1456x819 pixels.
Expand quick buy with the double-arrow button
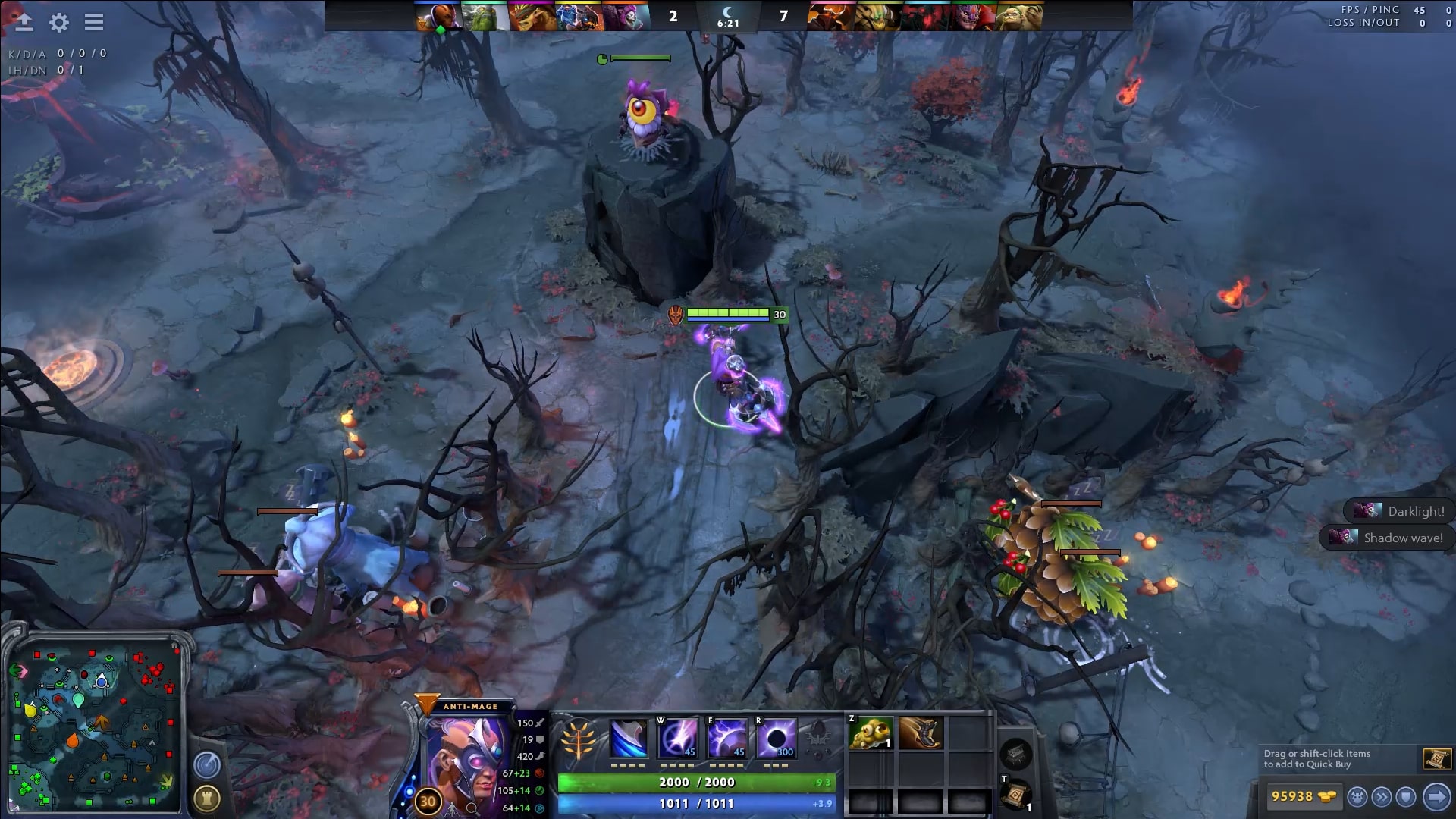tap(1383, 796)
